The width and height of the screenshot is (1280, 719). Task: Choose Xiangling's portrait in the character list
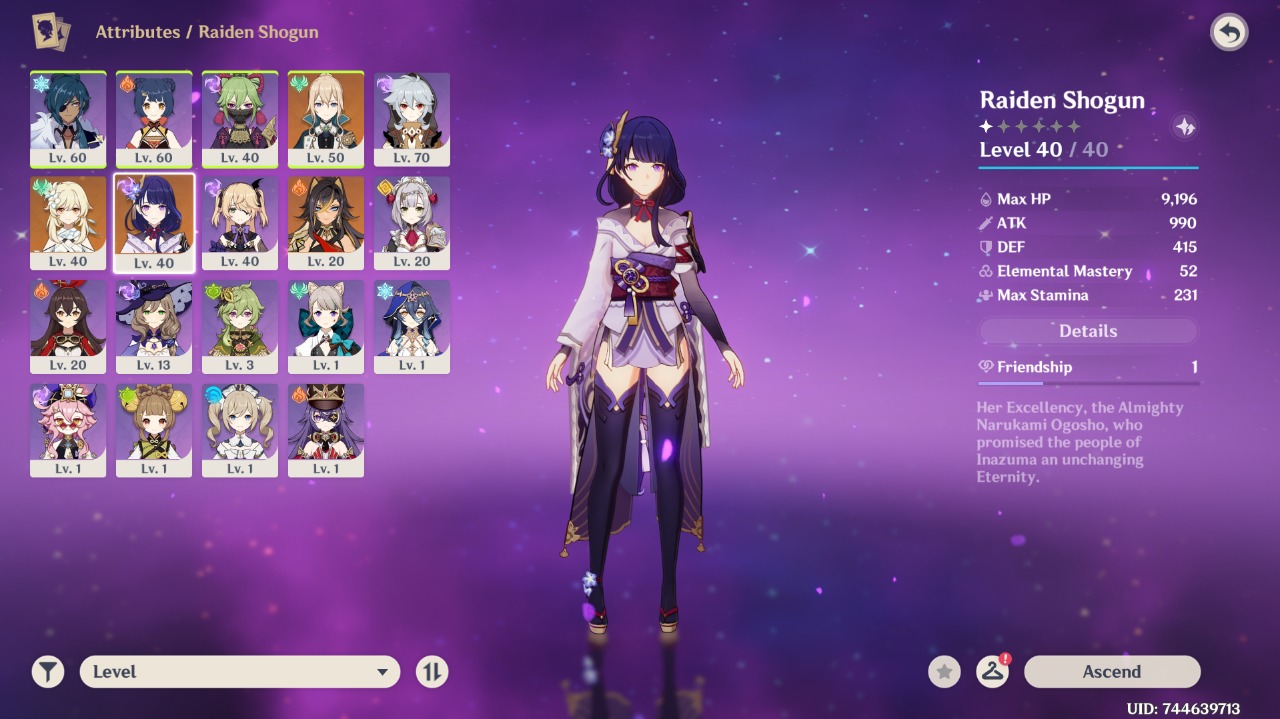pyautogui.click(x=154, y=118)
